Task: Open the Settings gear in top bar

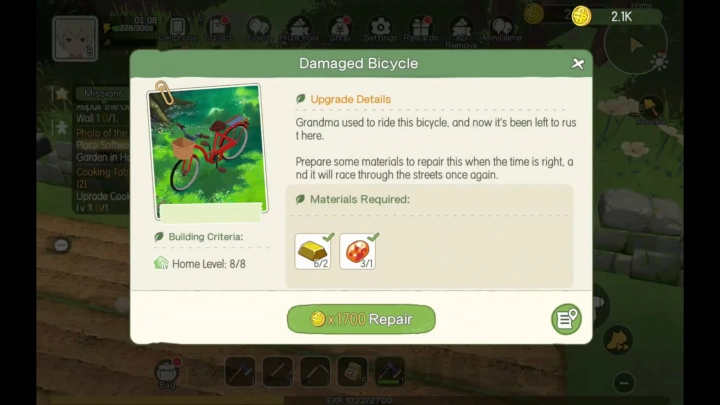Action: (x=380, y=29)
